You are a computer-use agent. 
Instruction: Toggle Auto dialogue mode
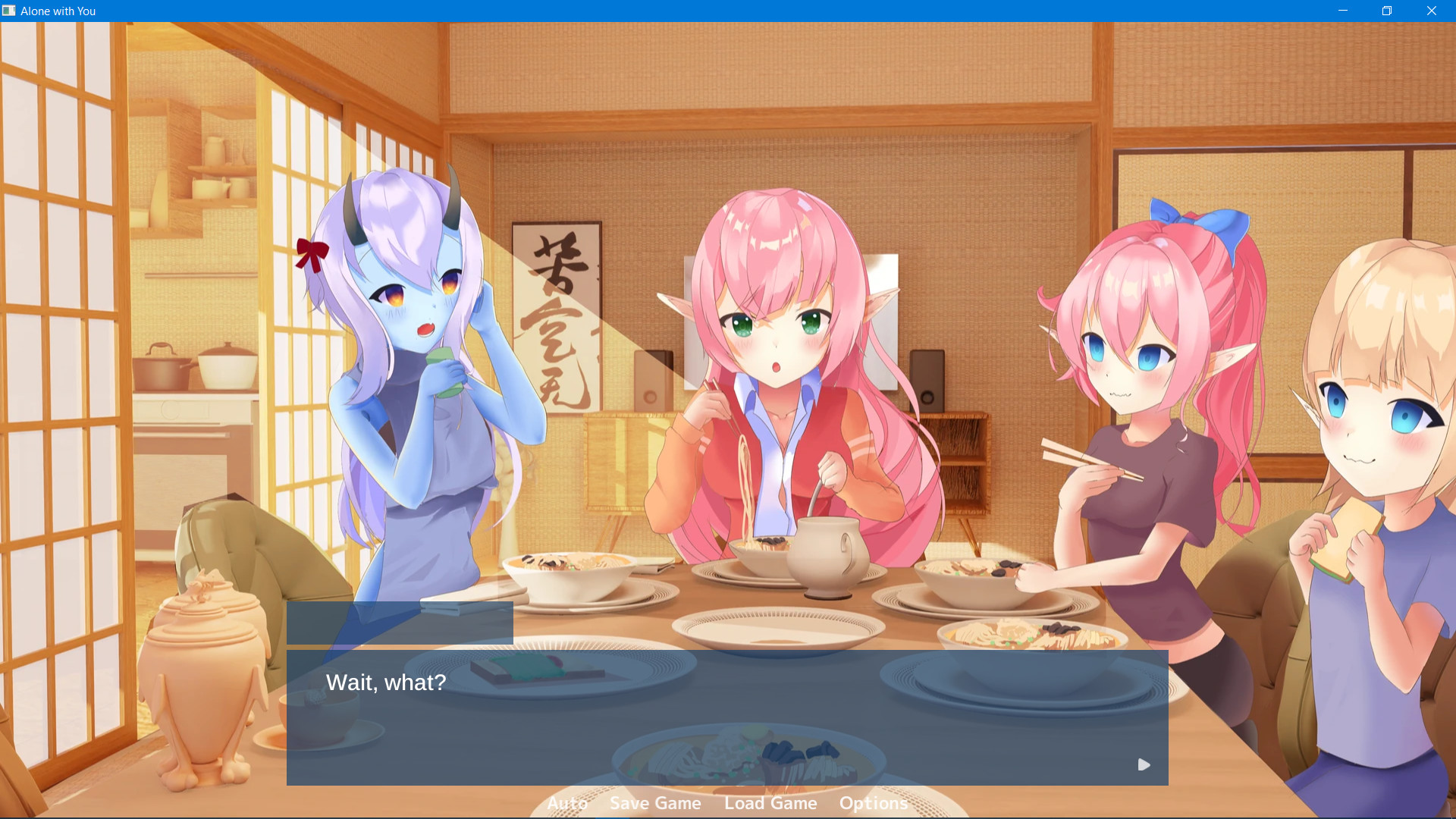pos(567,802)
